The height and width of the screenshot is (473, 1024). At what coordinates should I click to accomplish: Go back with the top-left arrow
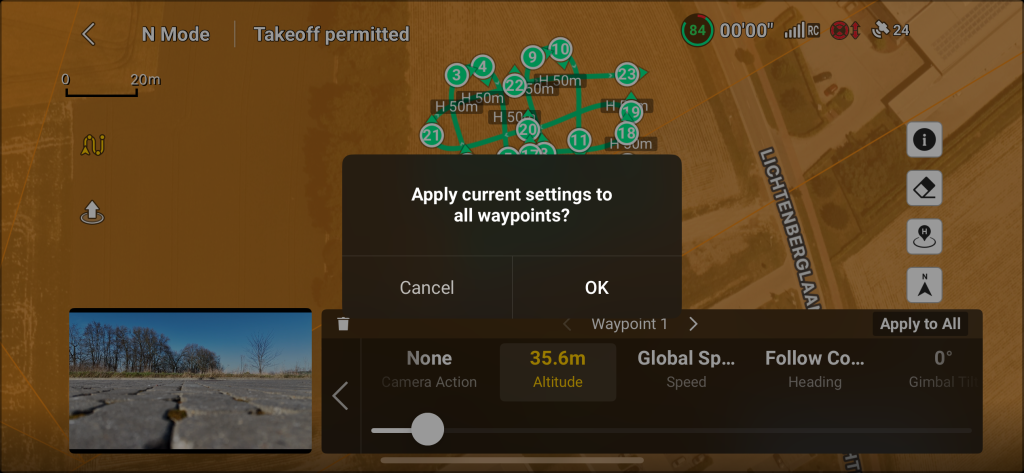89,34
